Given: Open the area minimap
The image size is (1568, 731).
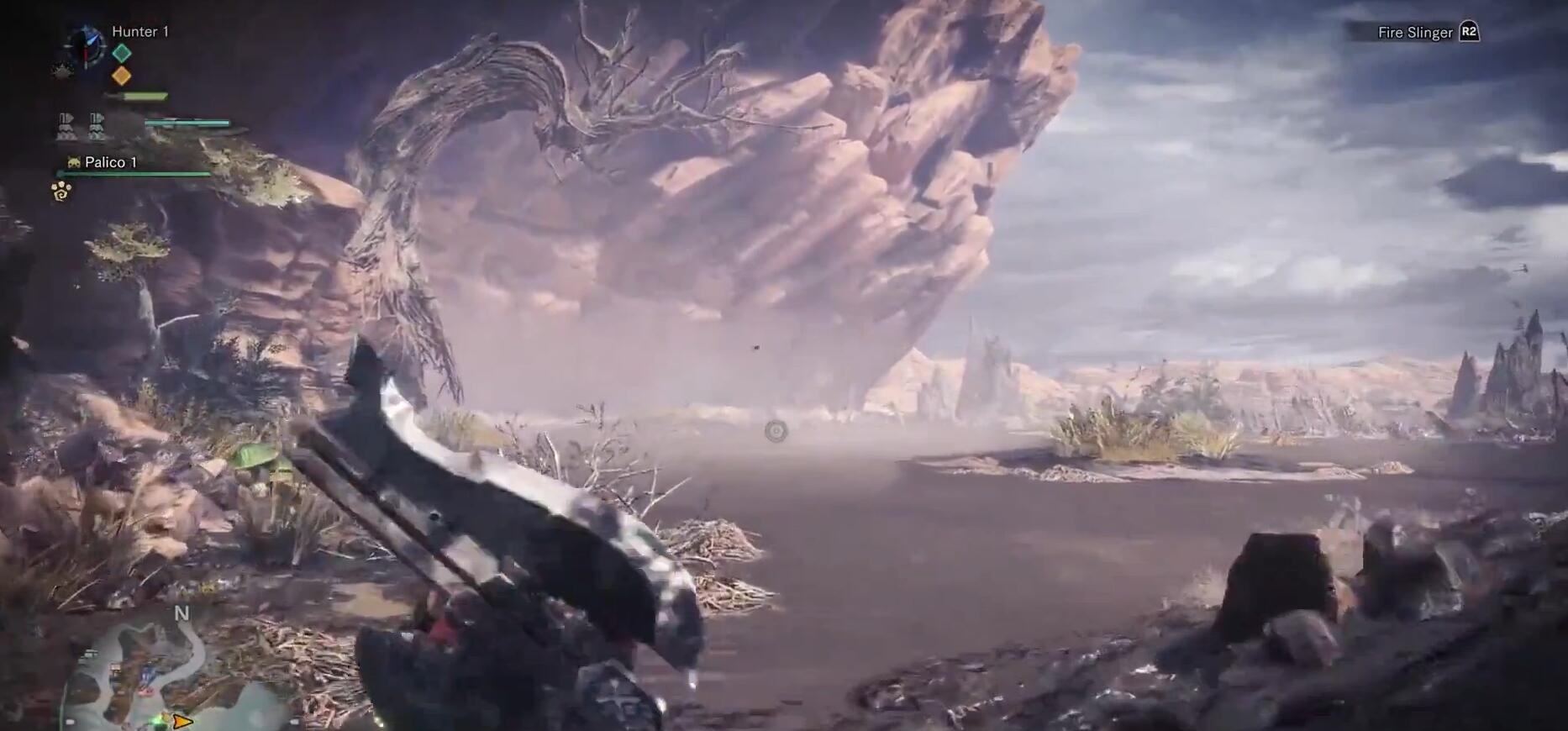Looking at the screenshot, I should pyautogui.click(x=143, y=672).
